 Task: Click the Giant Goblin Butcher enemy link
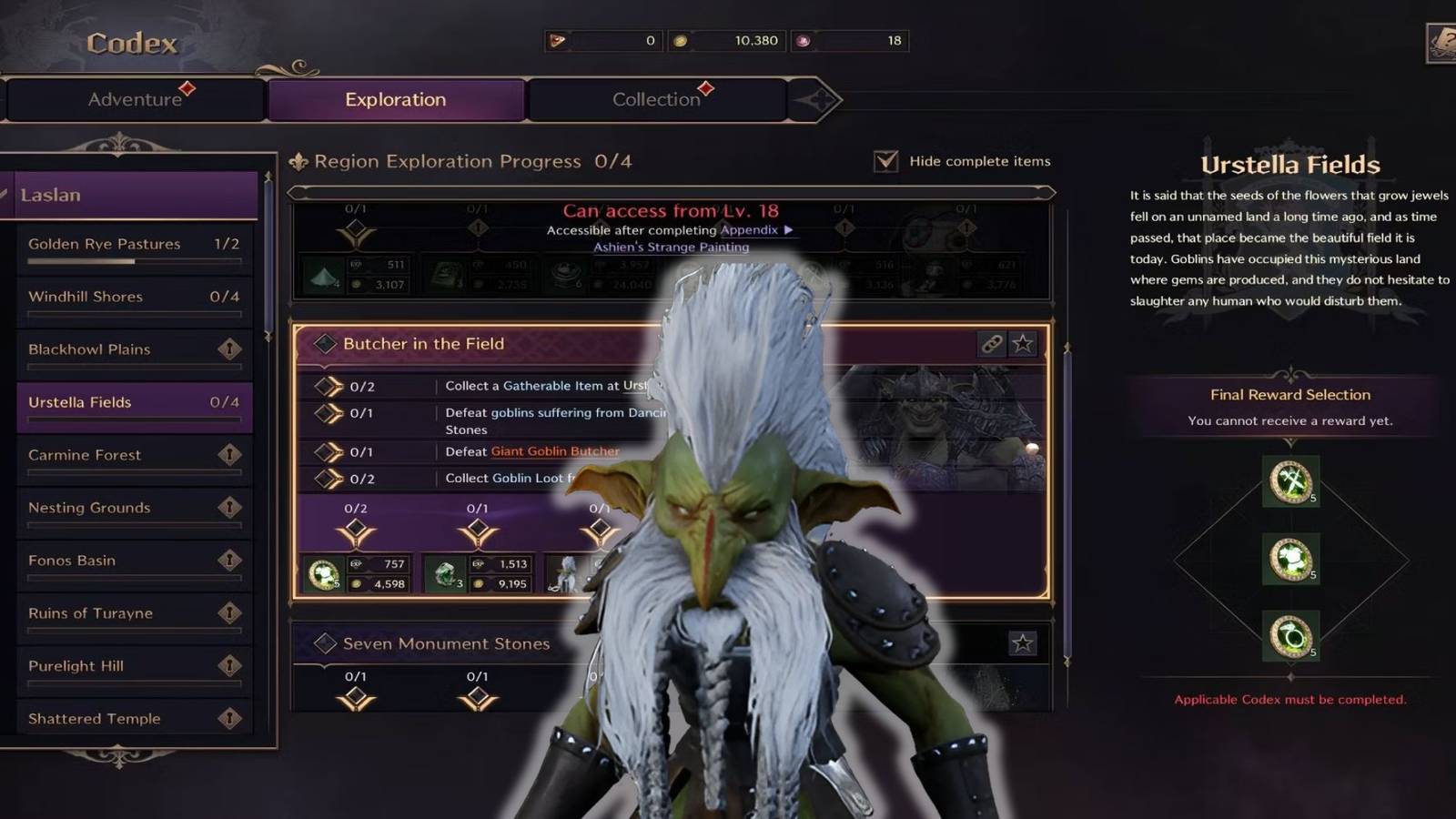[x=553, y=451]
